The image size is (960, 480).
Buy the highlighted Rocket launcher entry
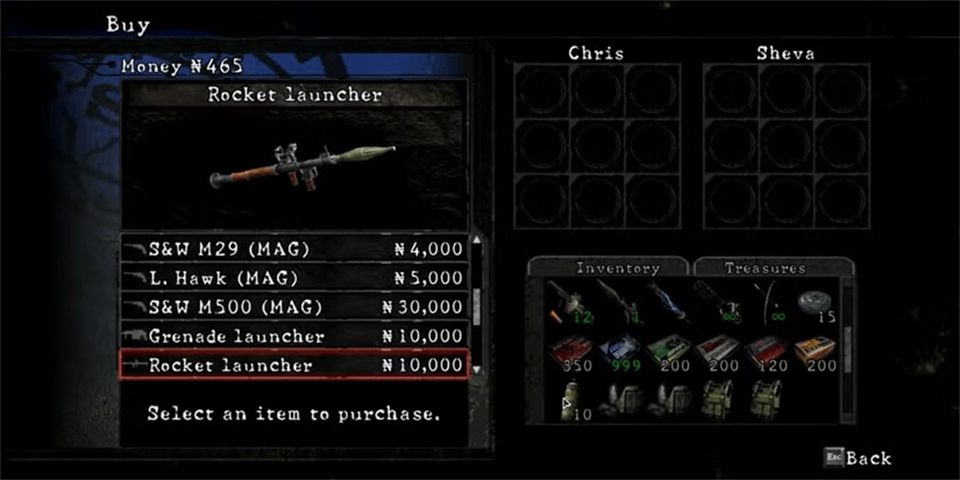pos(295,365)
